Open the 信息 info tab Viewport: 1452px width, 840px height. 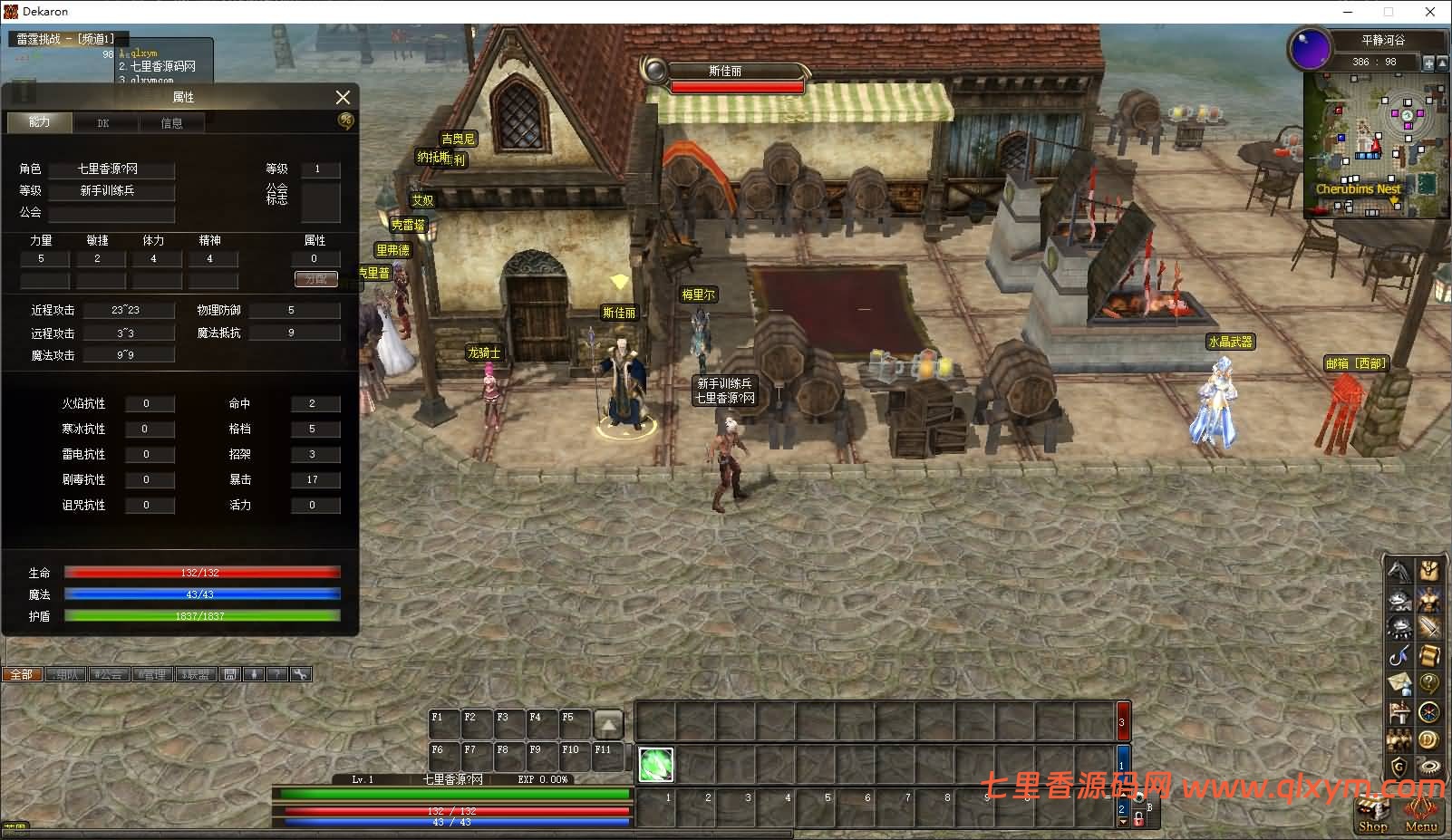click(x=171, y=122)
